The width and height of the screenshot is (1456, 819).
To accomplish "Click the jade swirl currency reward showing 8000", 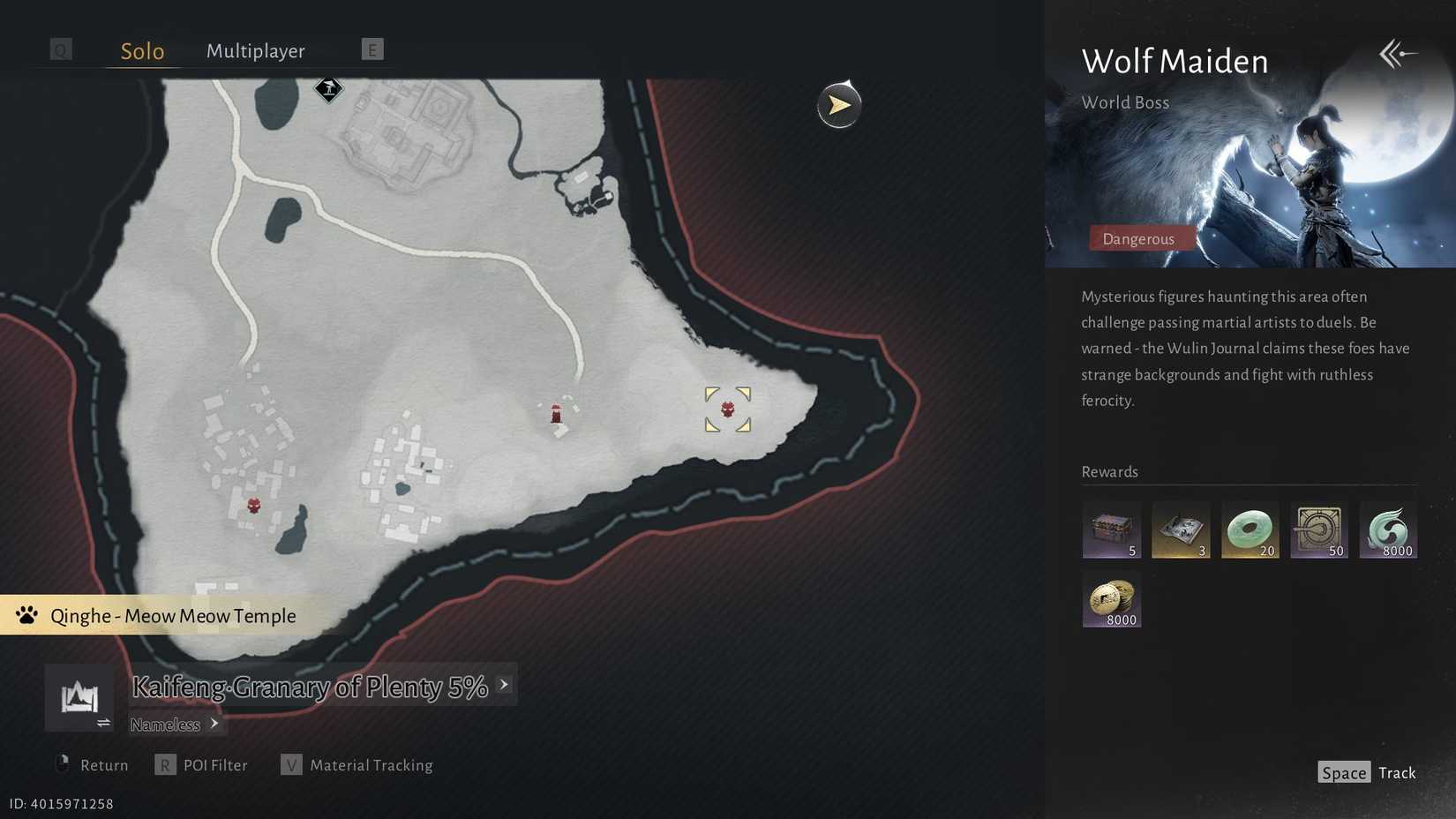I will pyautogui.click(x=1390, y=530).
